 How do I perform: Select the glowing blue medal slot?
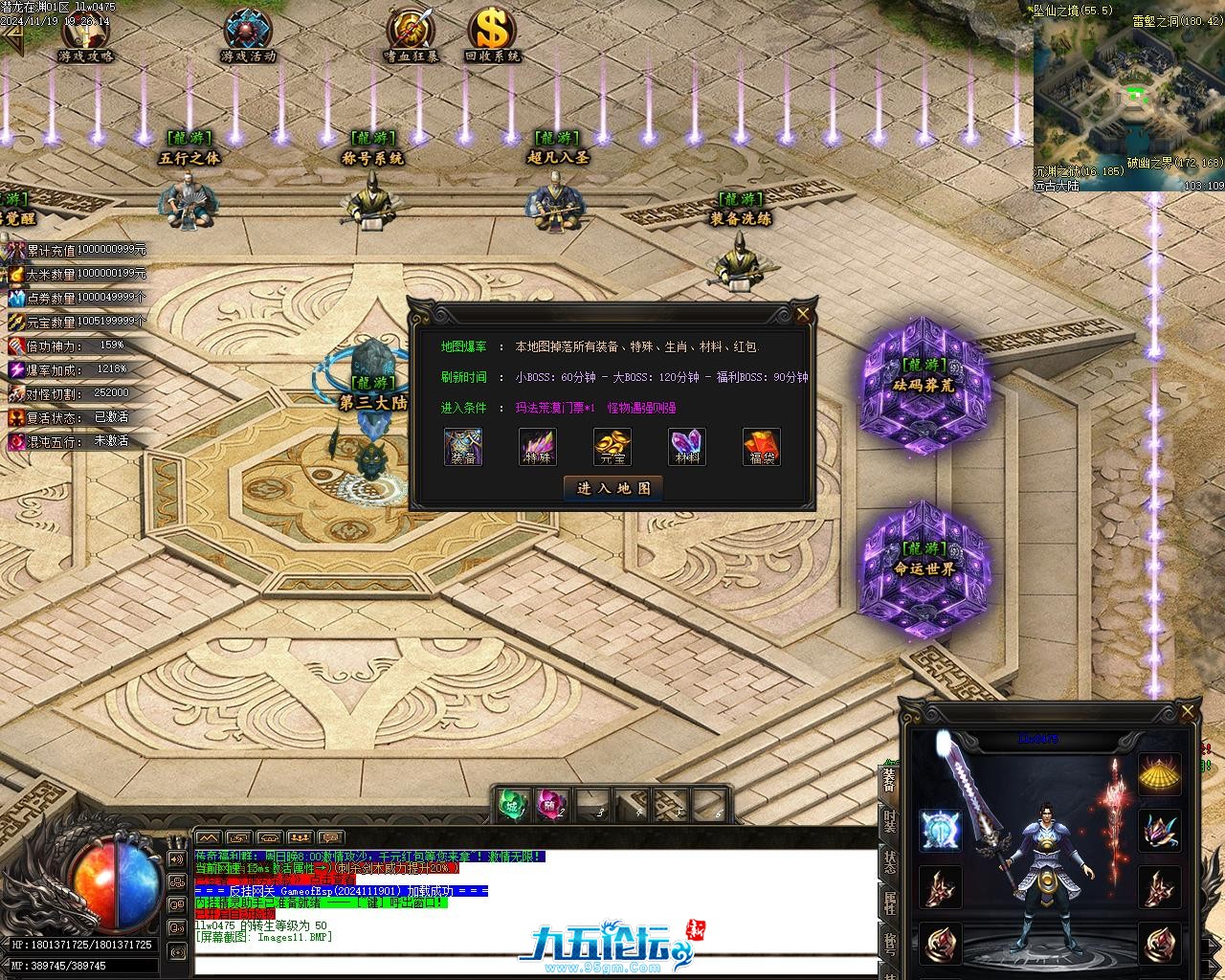tap(940, 830)
